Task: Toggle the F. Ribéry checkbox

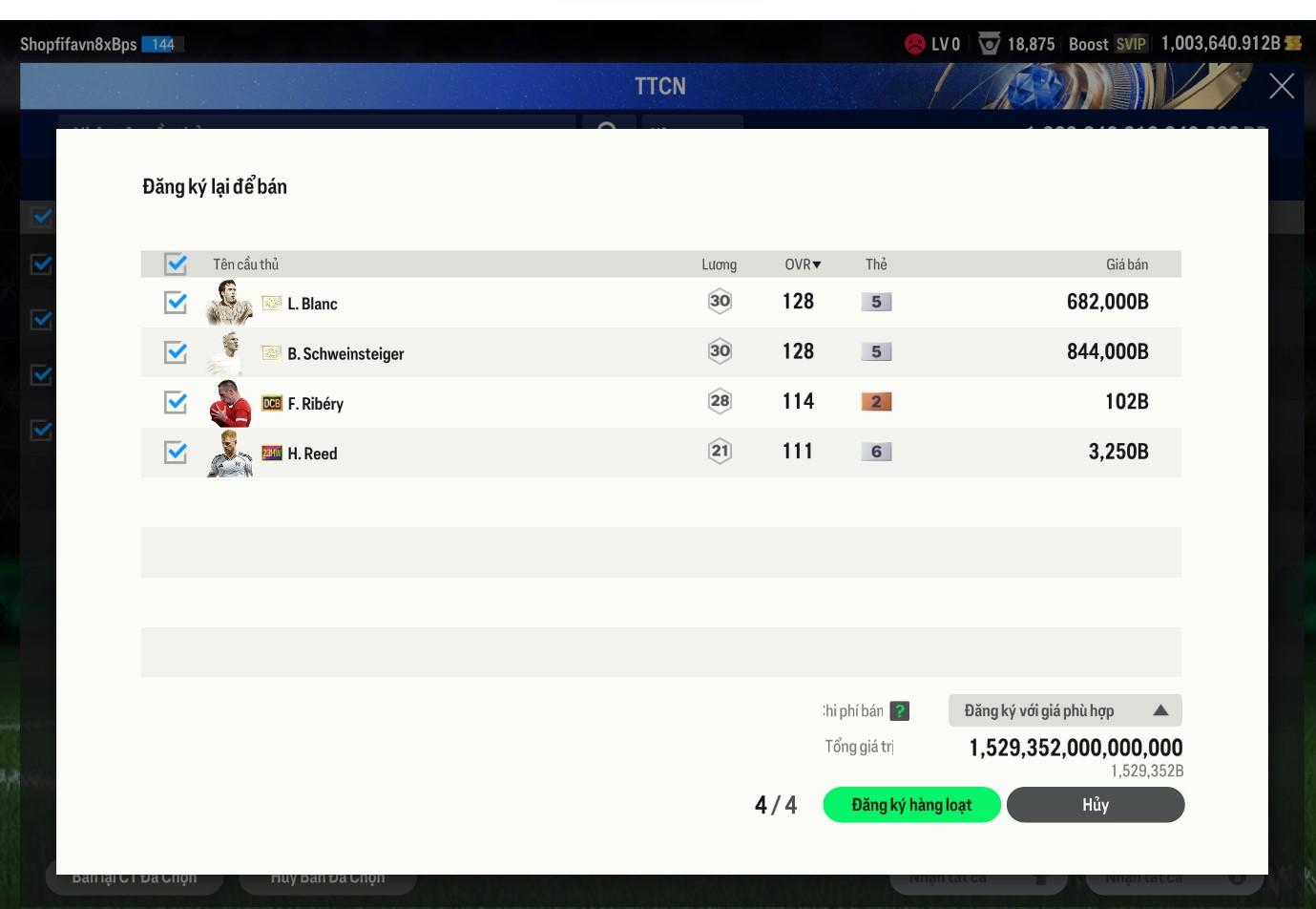Action: [x=176, y=402]
